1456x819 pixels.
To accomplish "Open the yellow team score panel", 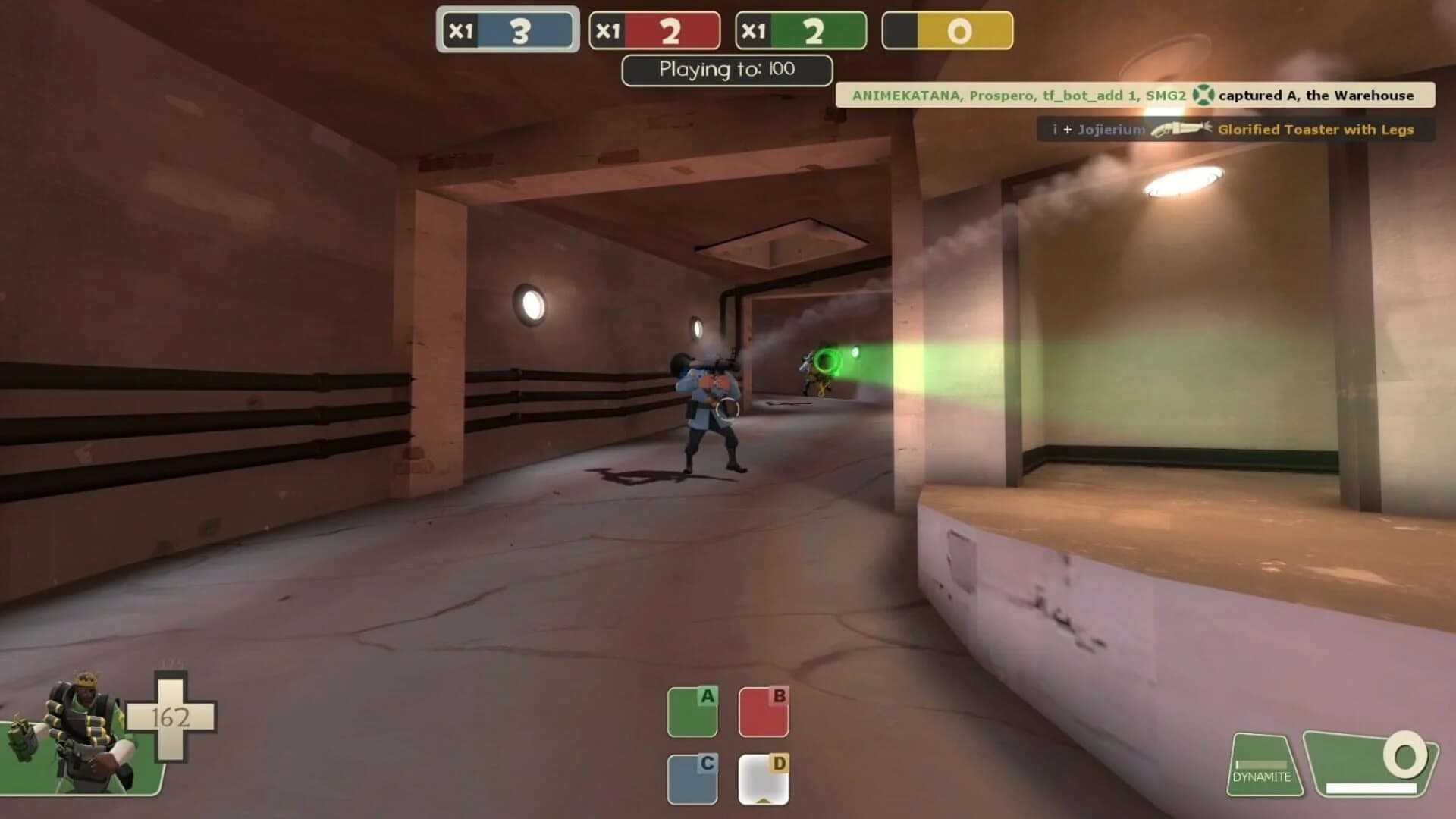I will (947, 30).
